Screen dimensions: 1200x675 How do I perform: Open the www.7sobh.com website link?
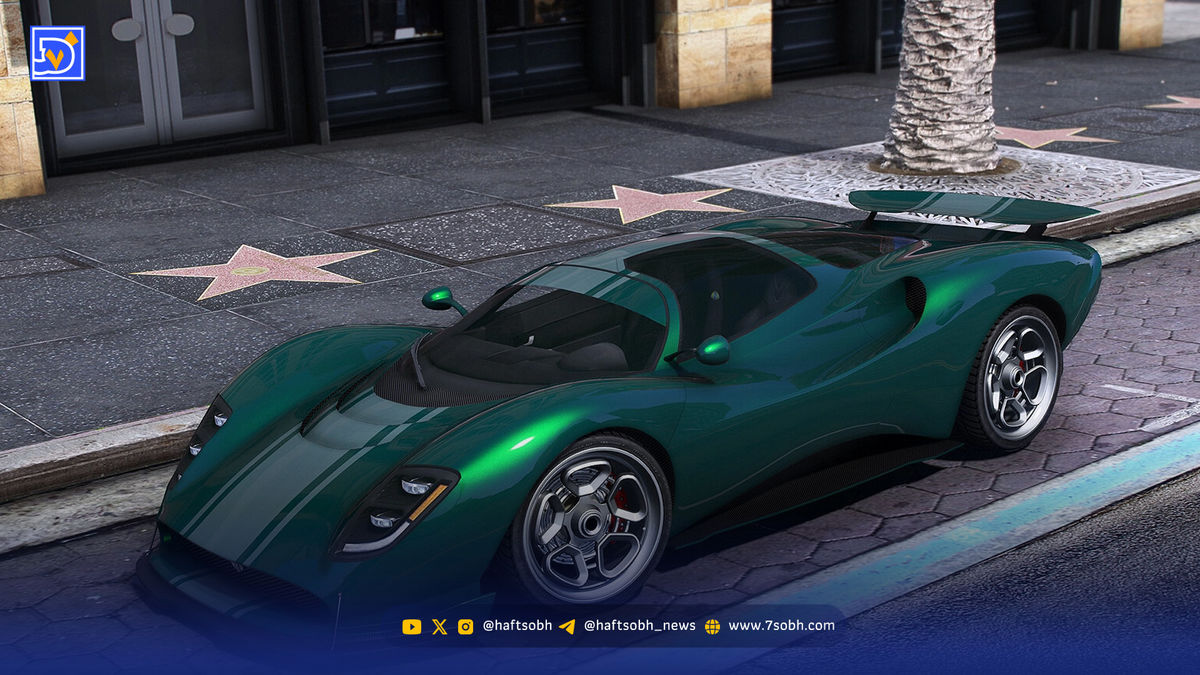pos(780,626)
